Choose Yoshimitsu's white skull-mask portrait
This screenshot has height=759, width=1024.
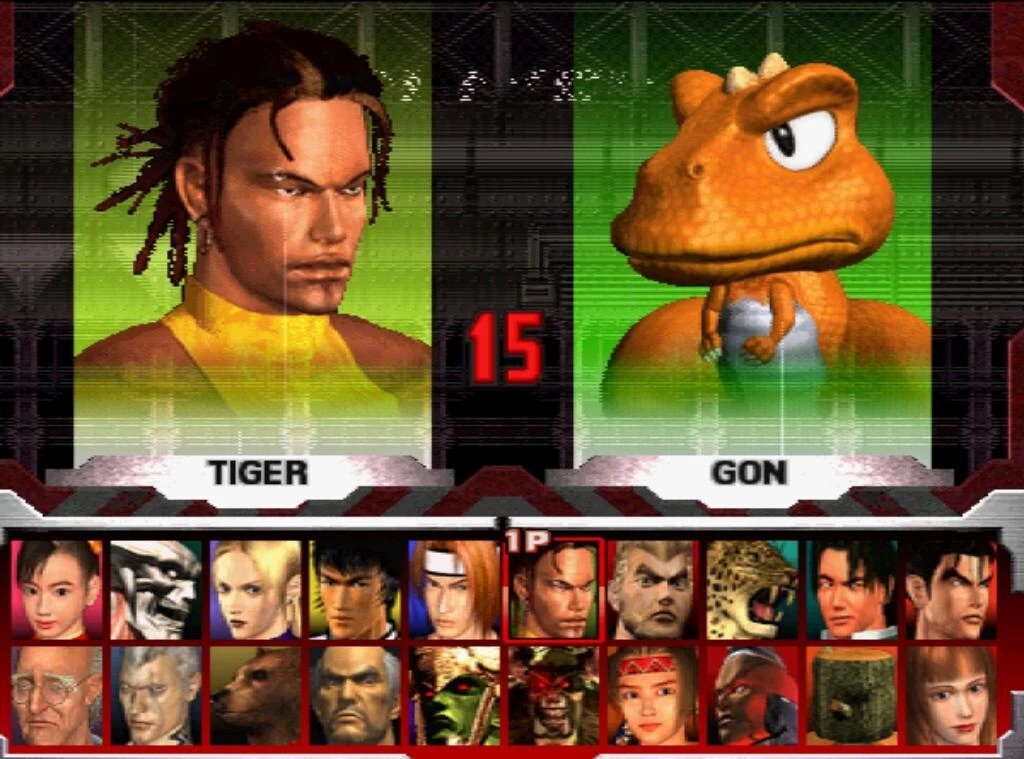coord(156,589)
